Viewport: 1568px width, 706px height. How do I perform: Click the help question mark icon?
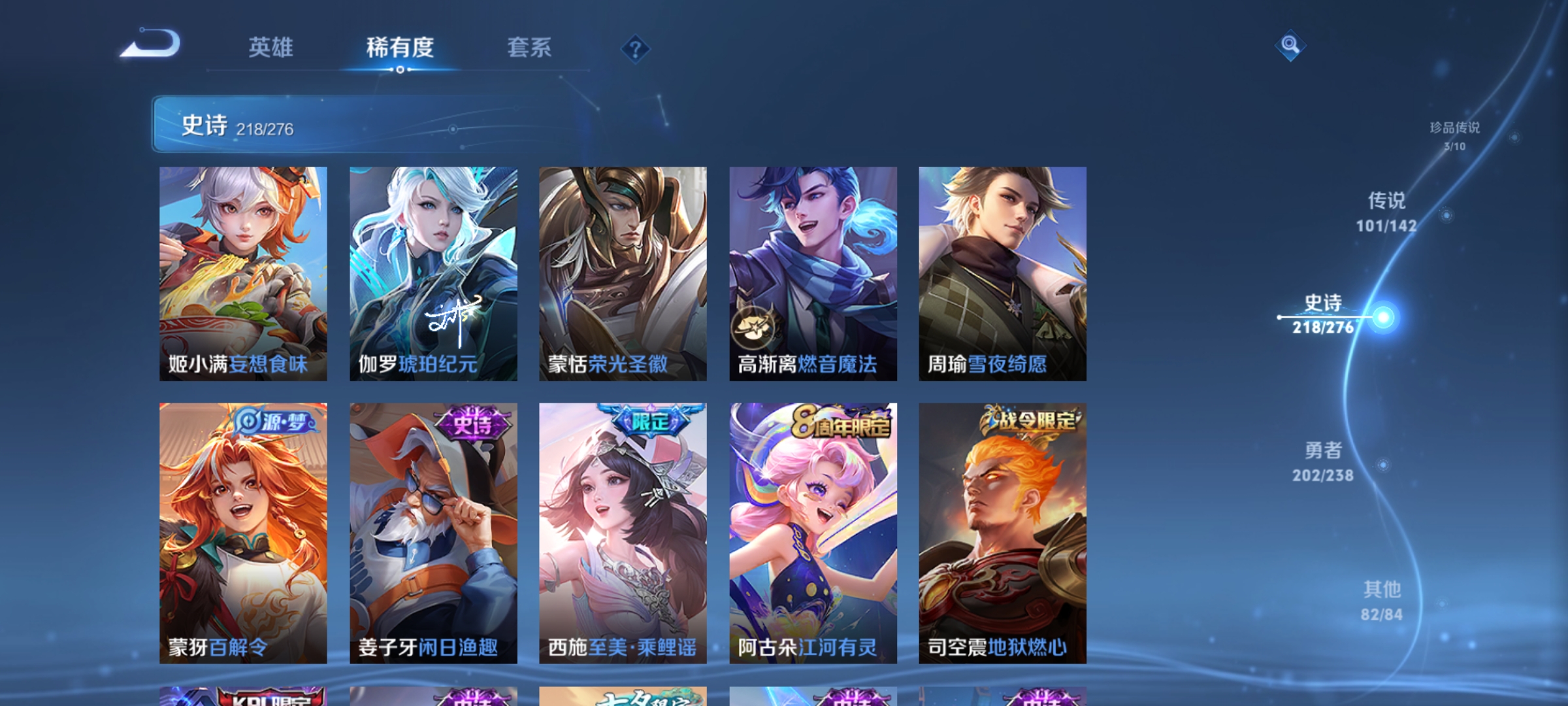[636, 49]
